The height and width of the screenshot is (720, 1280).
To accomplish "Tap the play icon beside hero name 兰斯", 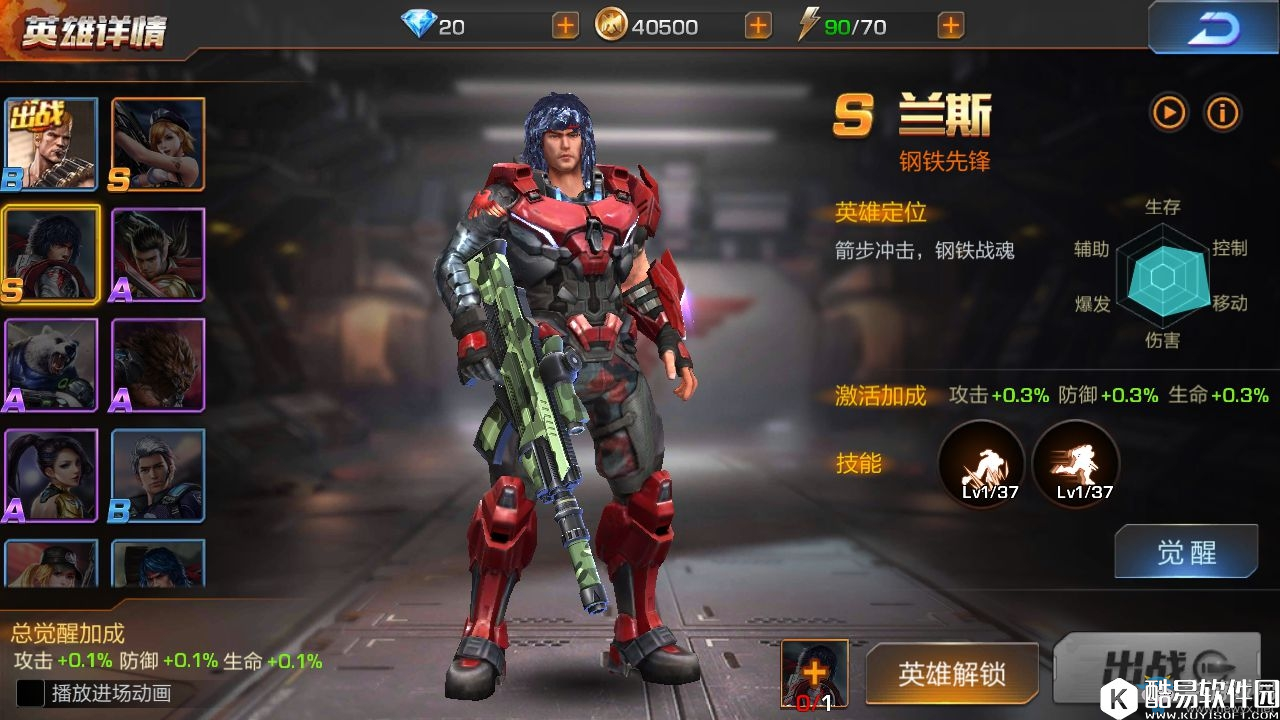I will 1167,113.
